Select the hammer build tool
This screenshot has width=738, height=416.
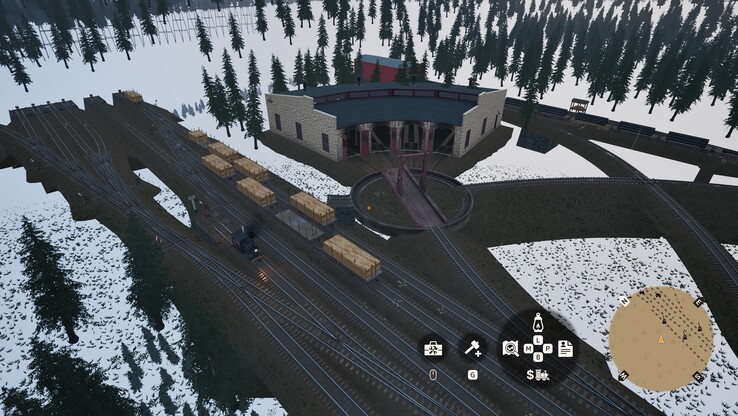472,348
